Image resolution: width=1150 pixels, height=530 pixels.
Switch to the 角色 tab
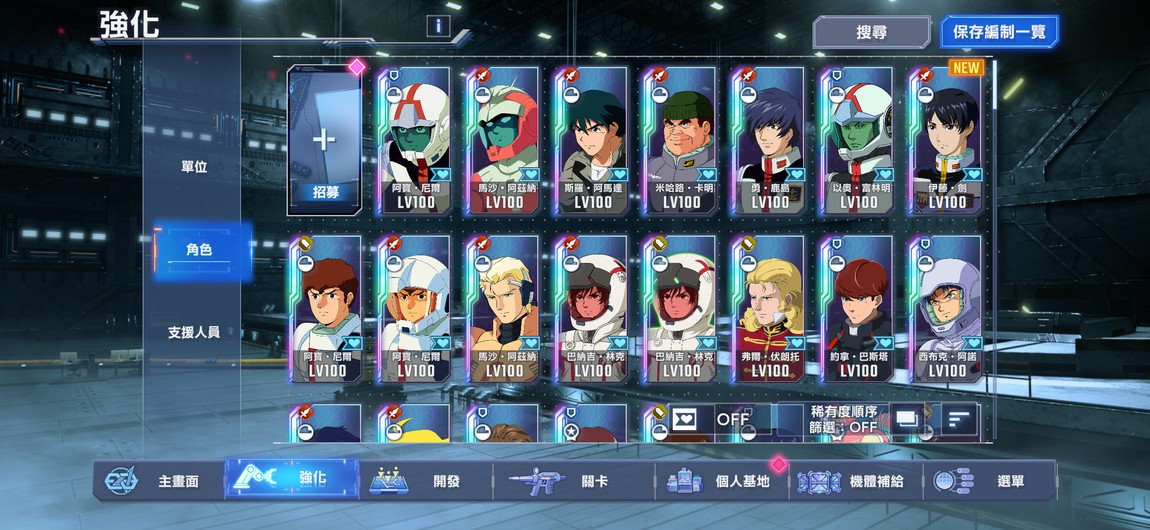pos(198,250)
